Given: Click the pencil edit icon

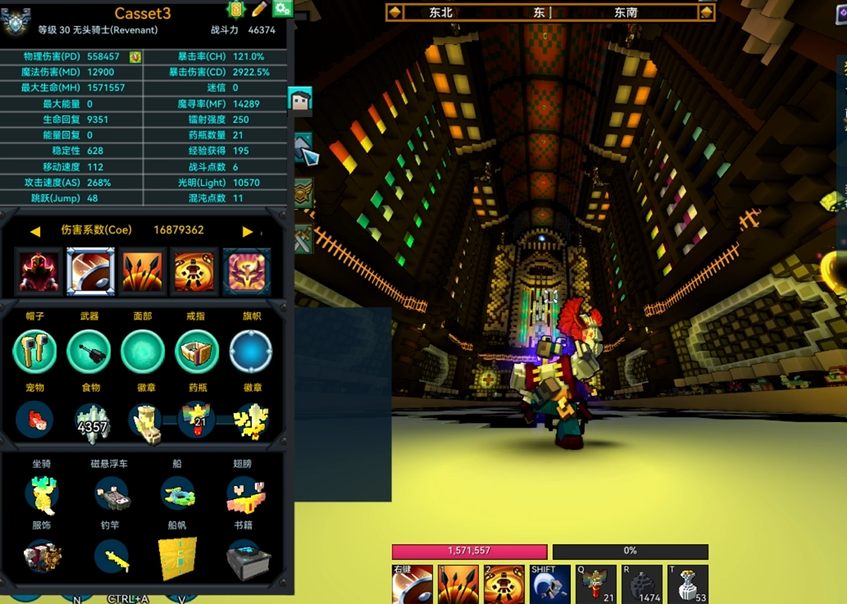Looking at the screenshot, I should pyautogui.click(x=259, y=9).
